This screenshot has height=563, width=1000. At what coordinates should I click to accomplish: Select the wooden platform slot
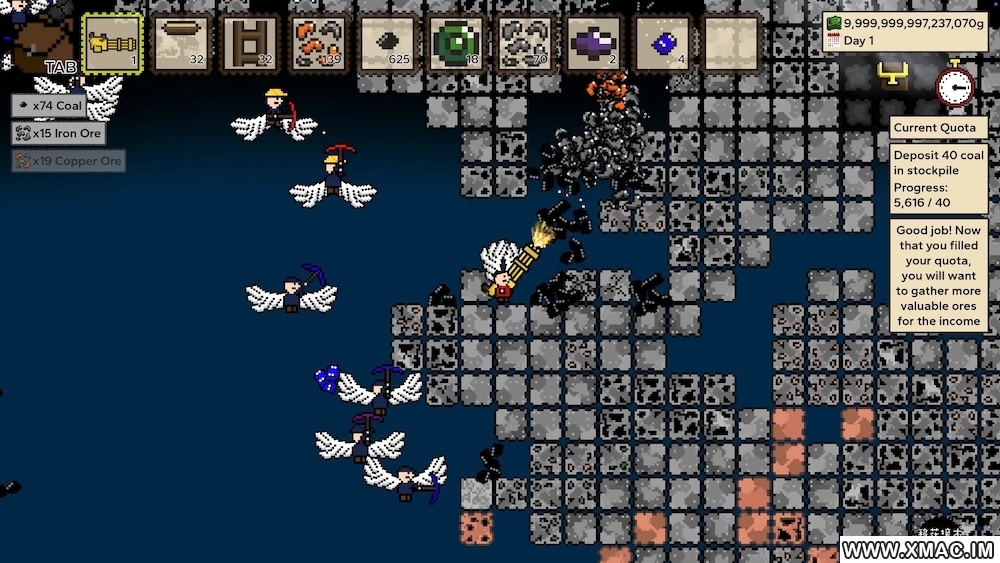[182, 44]
